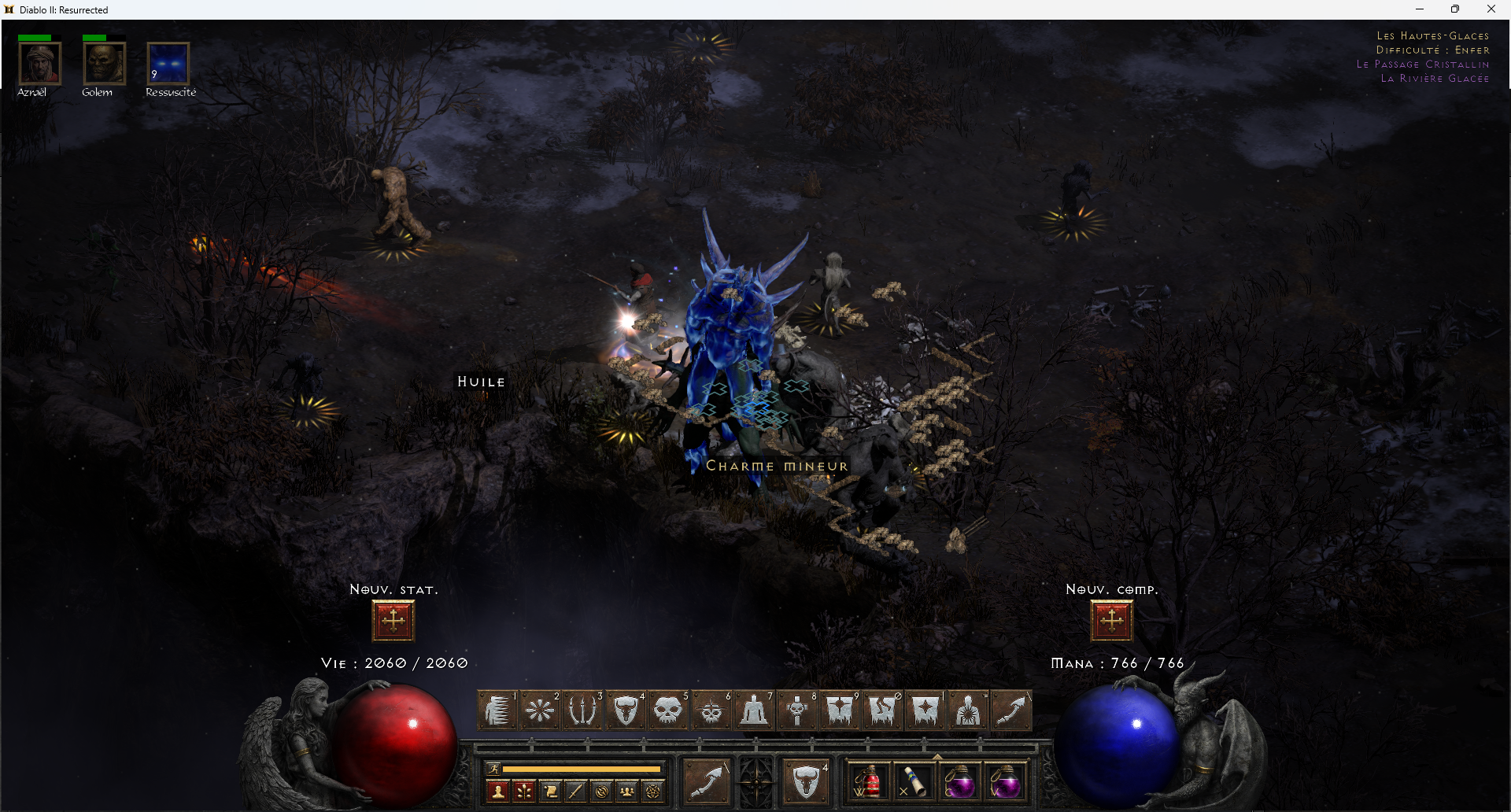Toggle the party screen icon
Image resolution: width=1511 pixels, height=812 pixels.
coord(627,791)
